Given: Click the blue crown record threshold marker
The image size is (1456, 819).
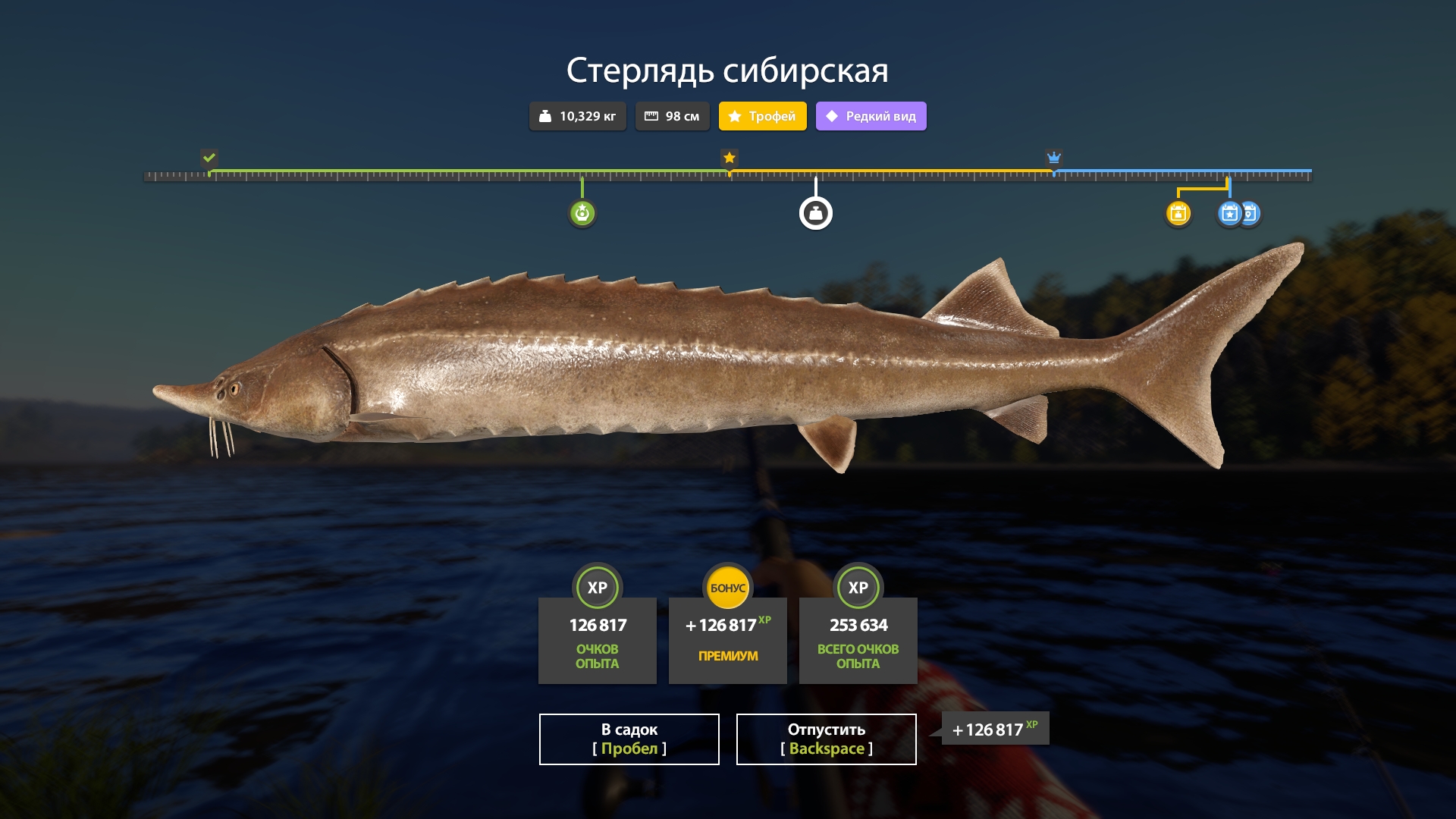Looking at the screenshot, I should pos(1053,158).
